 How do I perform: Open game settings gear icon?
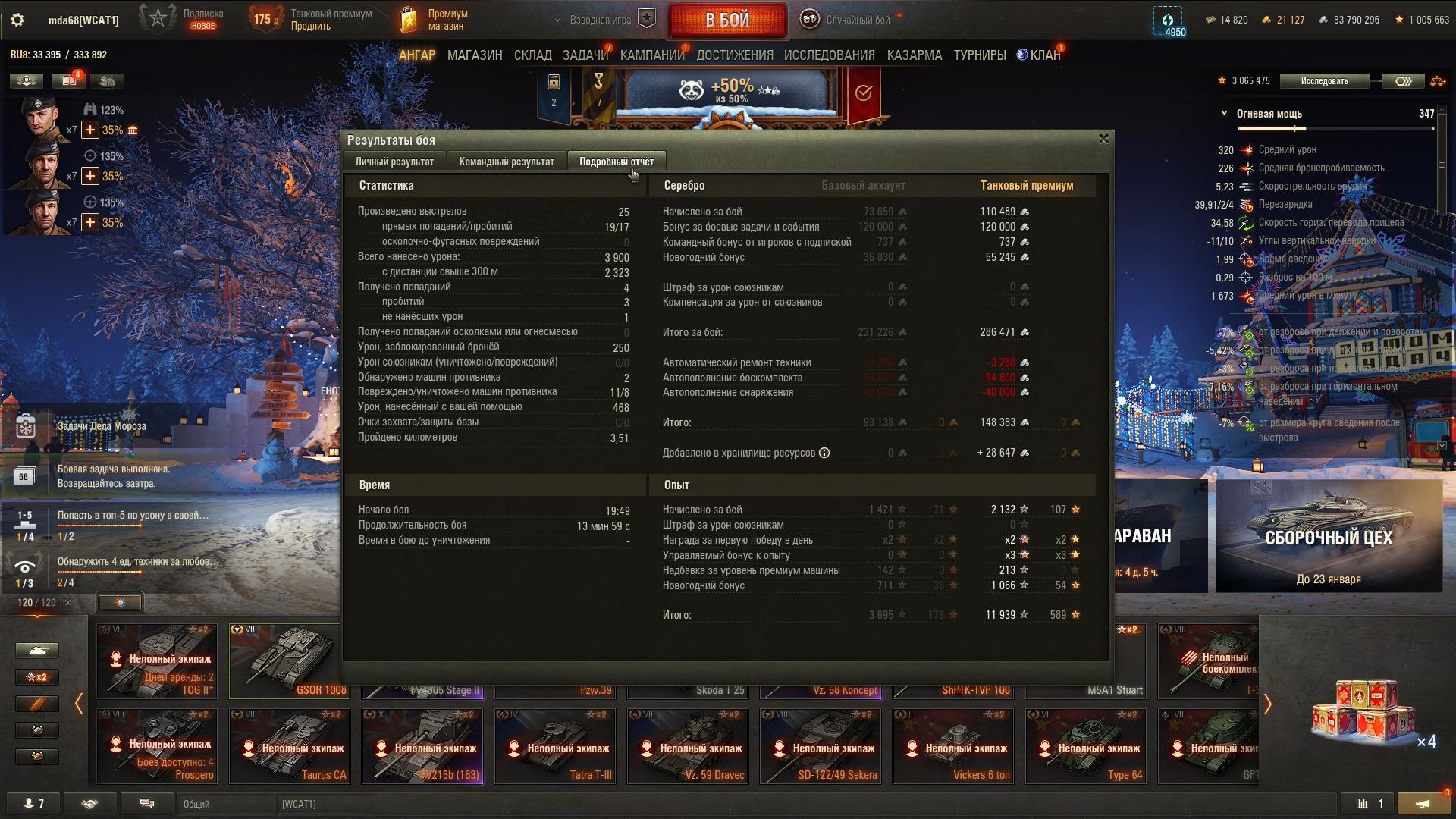click(x=17, y=20)
